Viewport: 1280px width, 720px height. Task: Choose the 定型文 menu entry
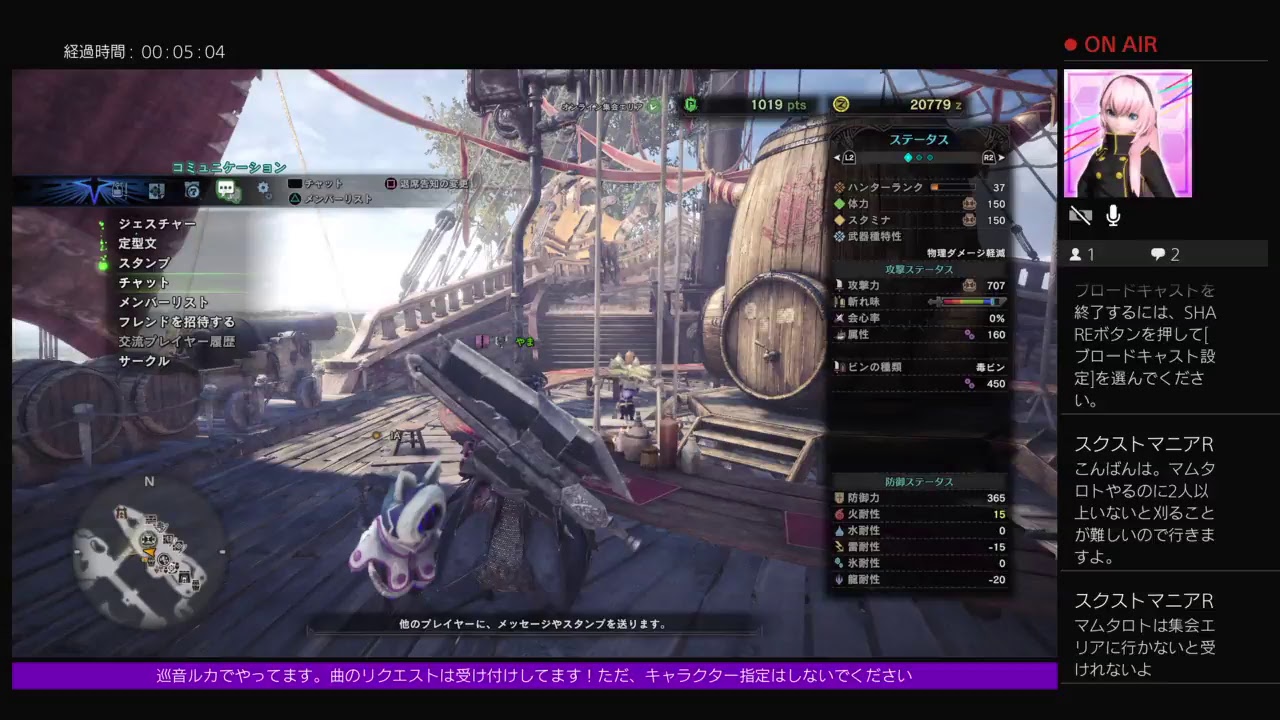point(137,243)
